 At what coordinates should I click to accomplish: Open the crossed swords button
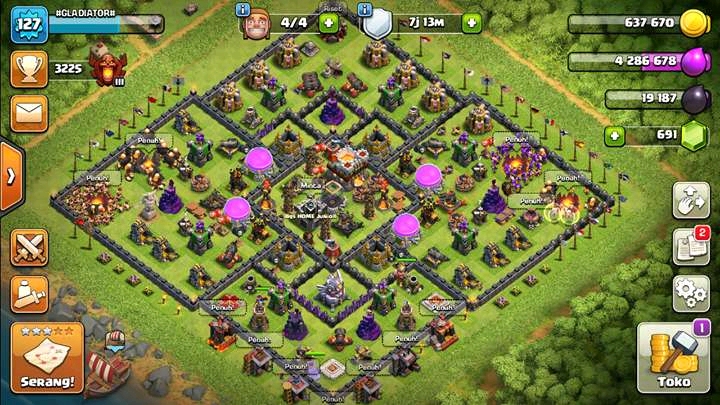29,247
